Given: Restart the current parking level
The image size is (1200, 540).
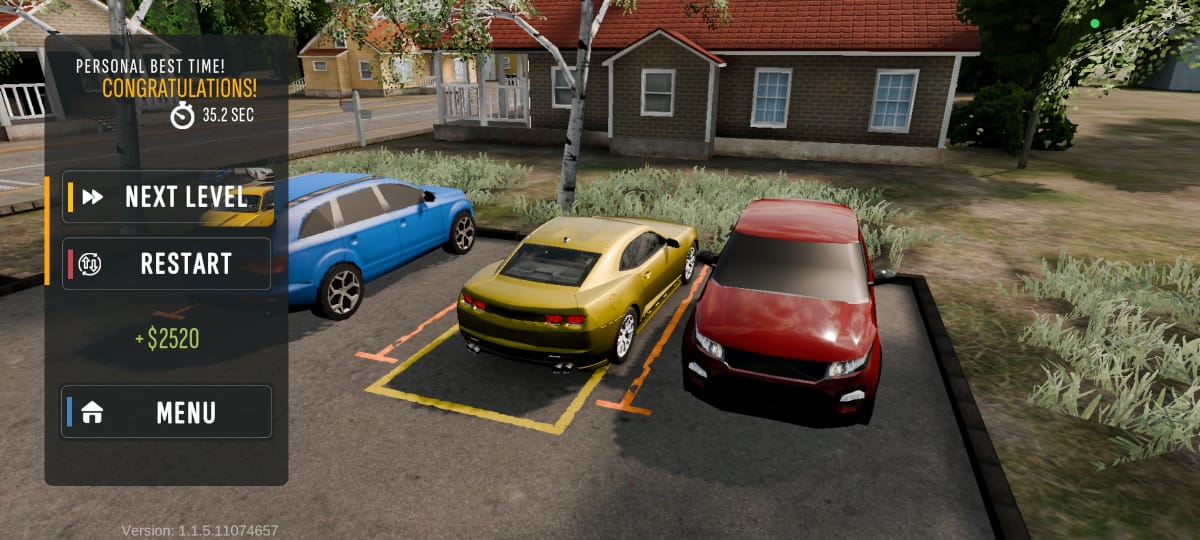Looking at the screenshot, I should (167, 264).
